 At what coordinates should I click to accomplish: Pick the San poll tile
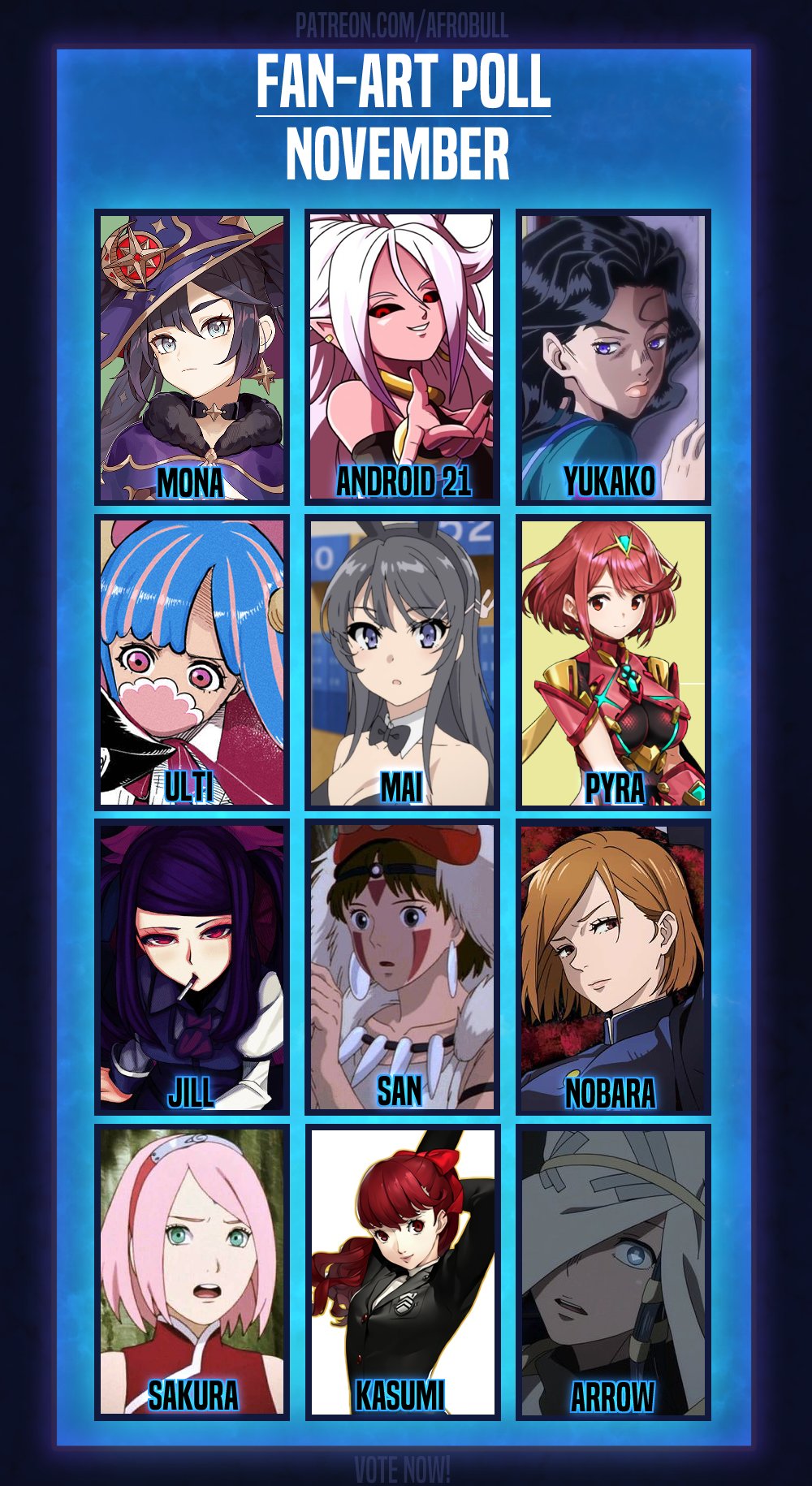point(403,966)
